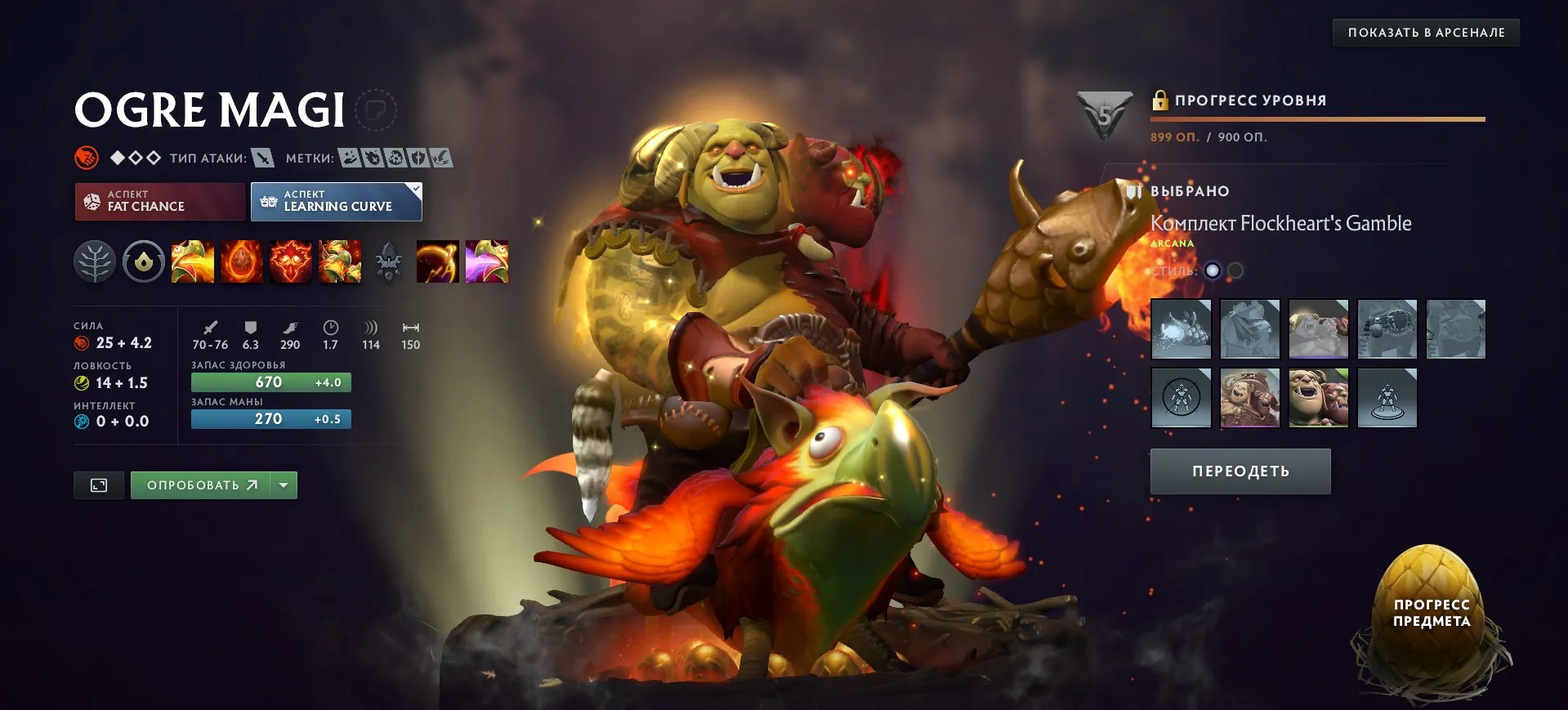The width and height of the screenshot is (1568, 710).
Task: Click the Aghanim's Scepter upgrade icon
Action: (389, 261)
